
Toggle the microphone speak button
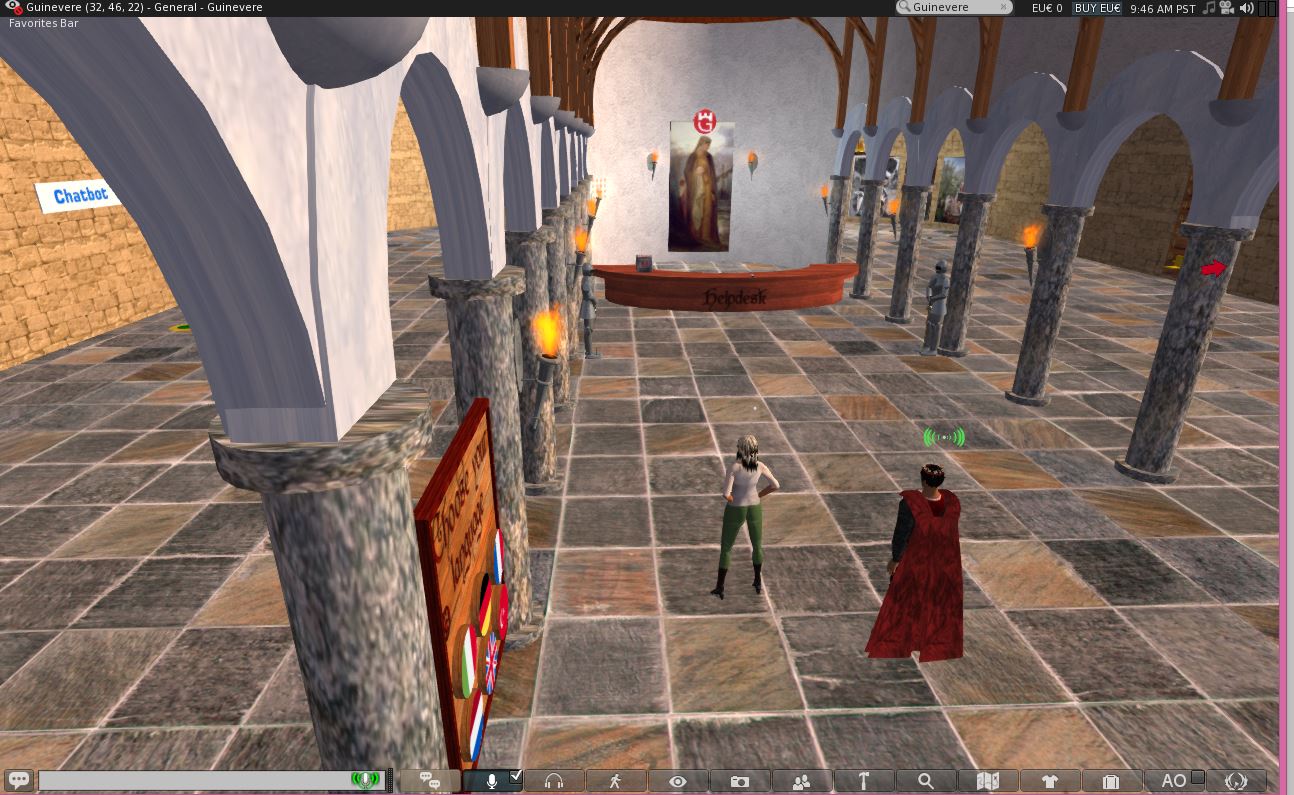click(x=491, y=781)
